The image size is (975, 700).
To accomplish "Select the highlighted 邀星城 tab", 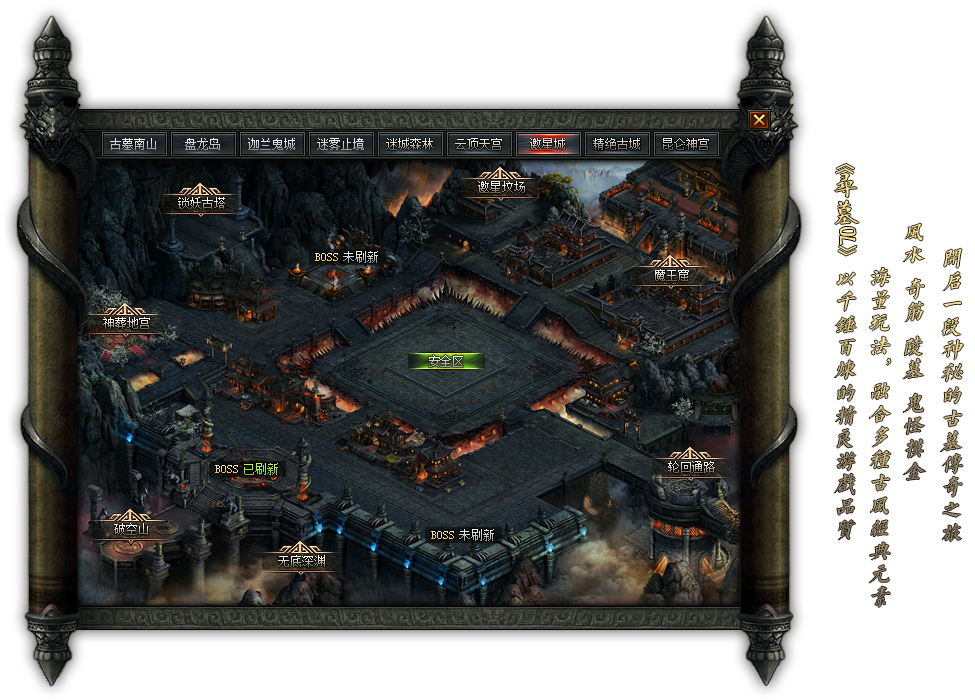I will pyautogui.click(x=548, y=144).
